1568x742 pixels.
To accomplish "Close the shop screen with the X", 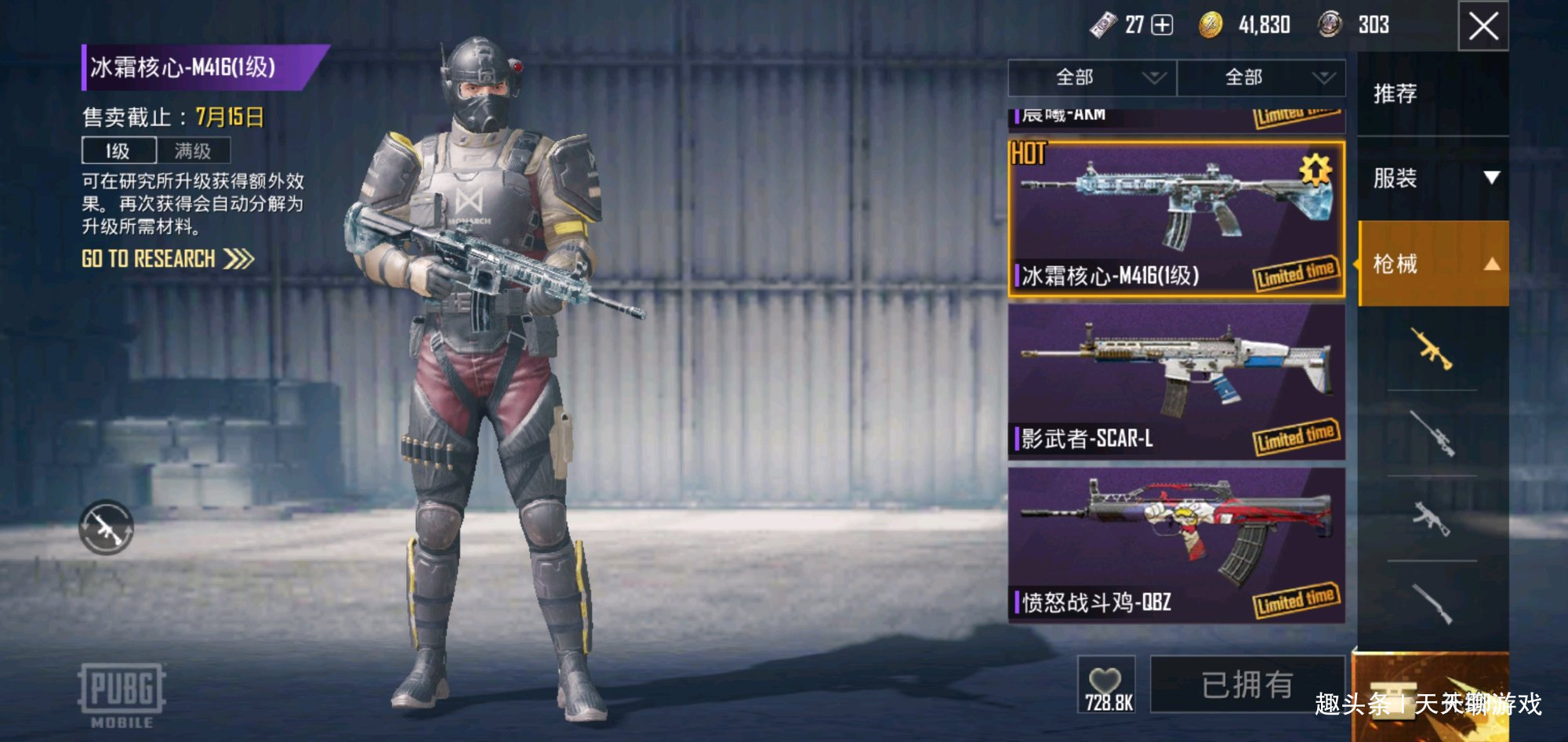I will pos(1483,27).
